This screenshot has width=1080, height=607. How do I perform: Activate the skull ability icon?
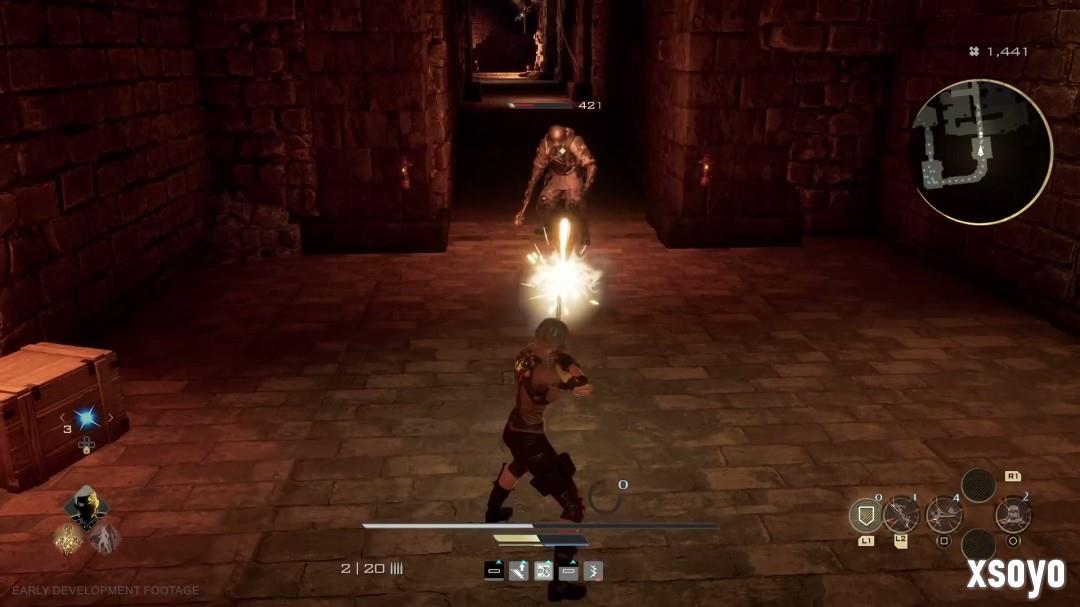(x=1012, y=516)
